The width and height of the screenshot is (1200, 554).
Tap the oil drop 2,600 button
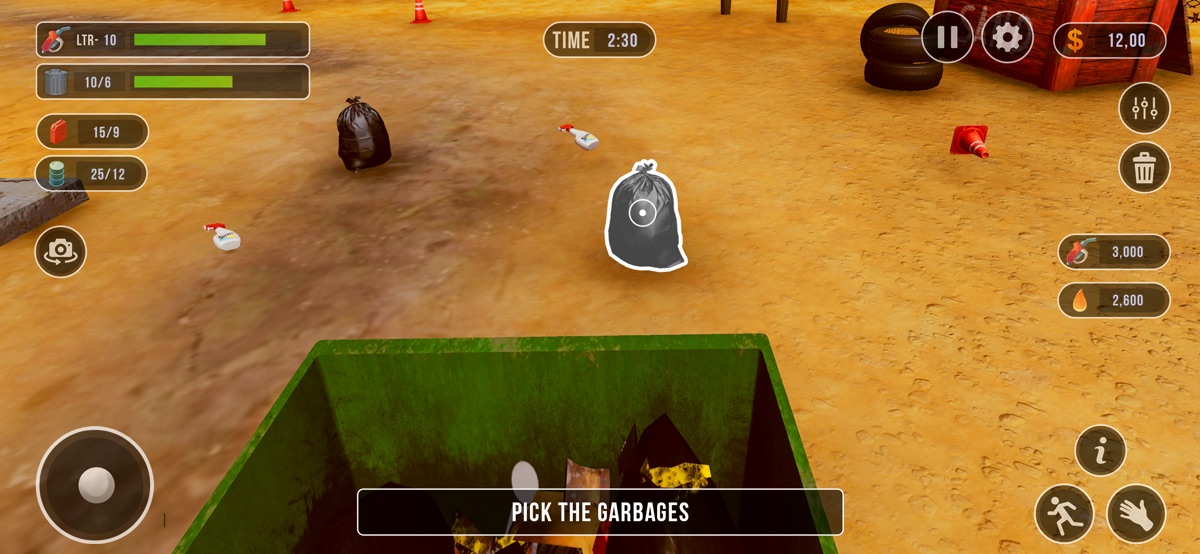point(1114,300)
